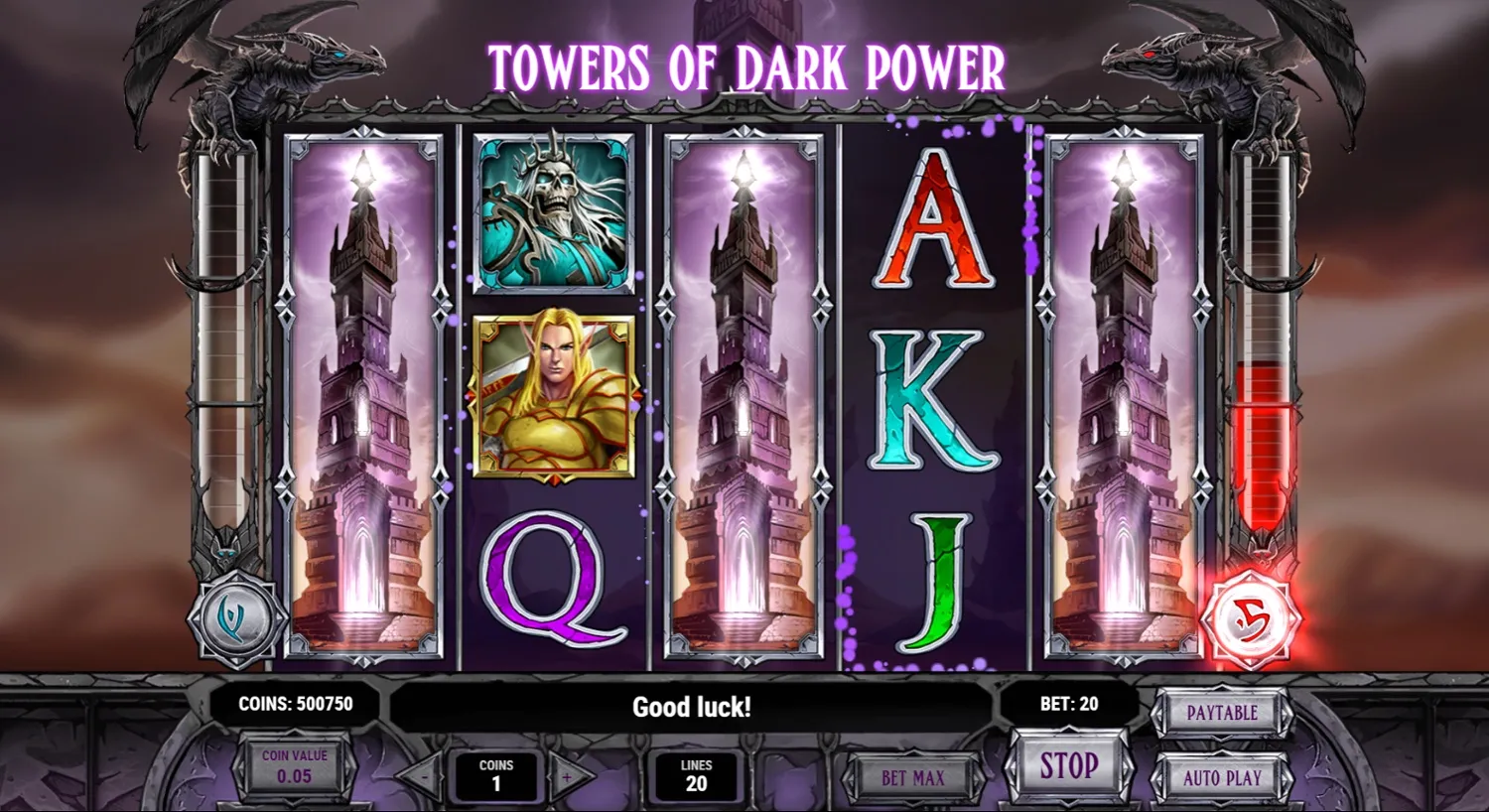Enable AUTO PLAY mode

tap(1221, 778)
